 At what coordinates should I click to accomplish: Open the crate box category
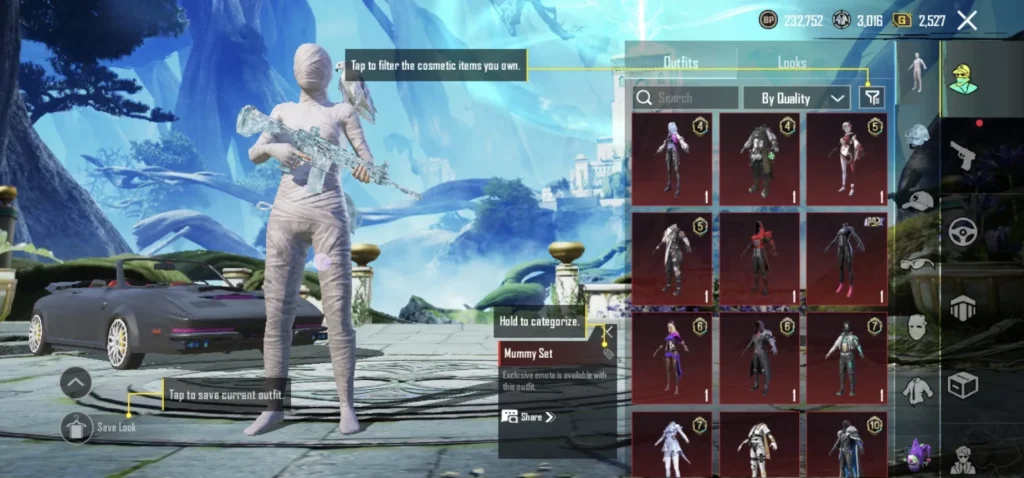(x=962, y=385)
